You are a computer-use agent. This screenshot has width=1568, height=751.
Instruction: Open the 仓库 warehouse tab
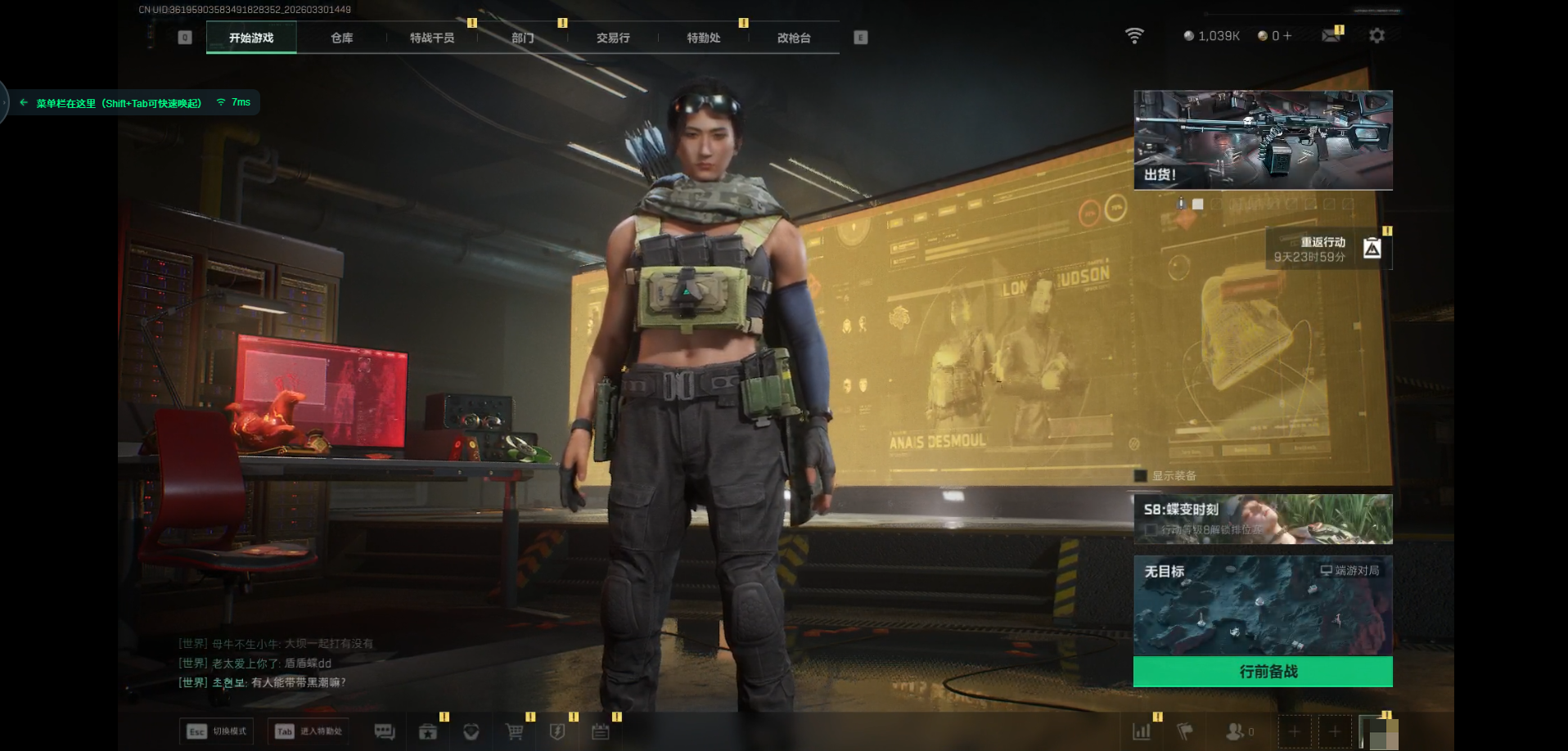click(342, 38)
